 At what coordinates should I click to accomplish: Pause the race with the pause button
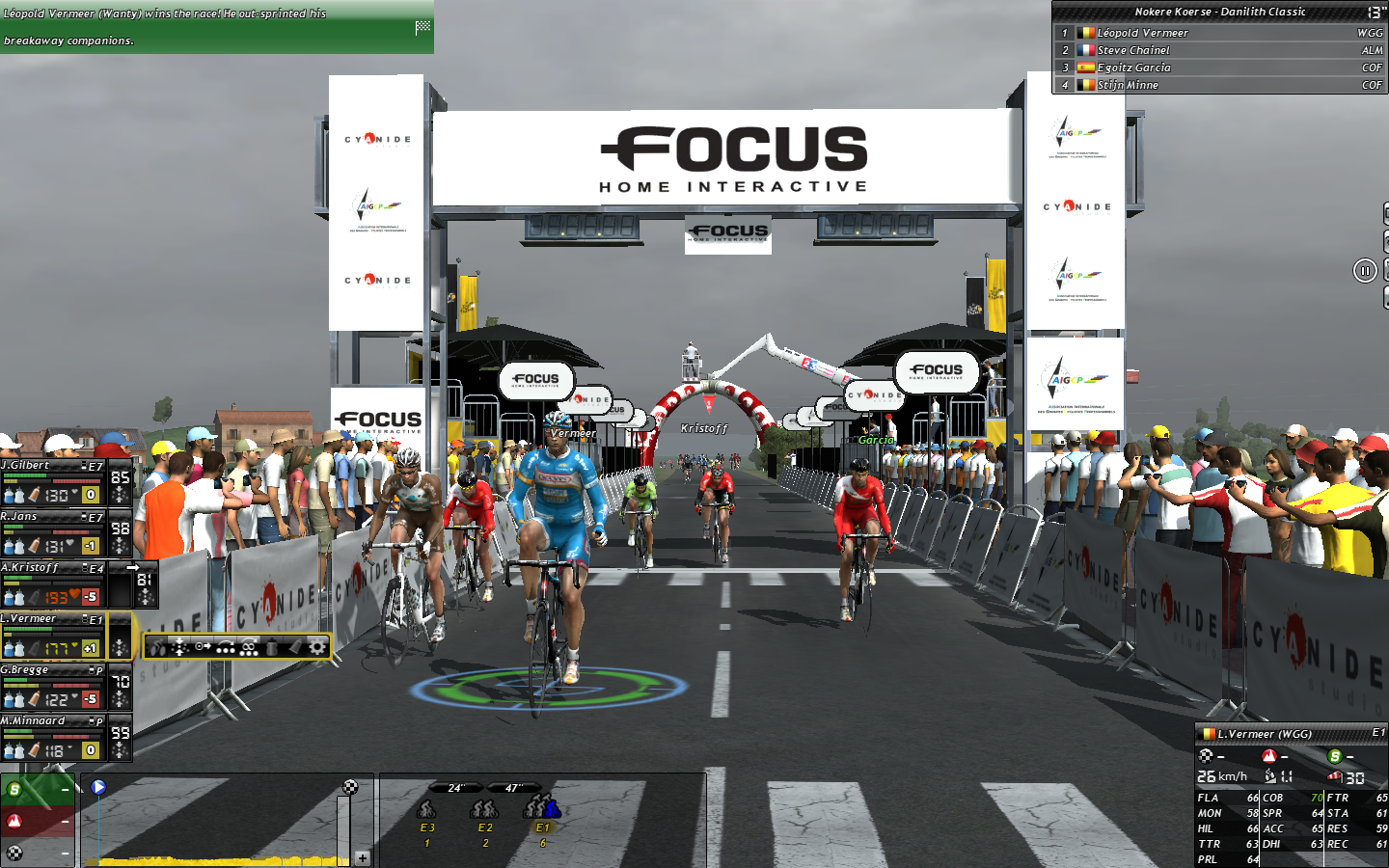(x=1364, y=271)
